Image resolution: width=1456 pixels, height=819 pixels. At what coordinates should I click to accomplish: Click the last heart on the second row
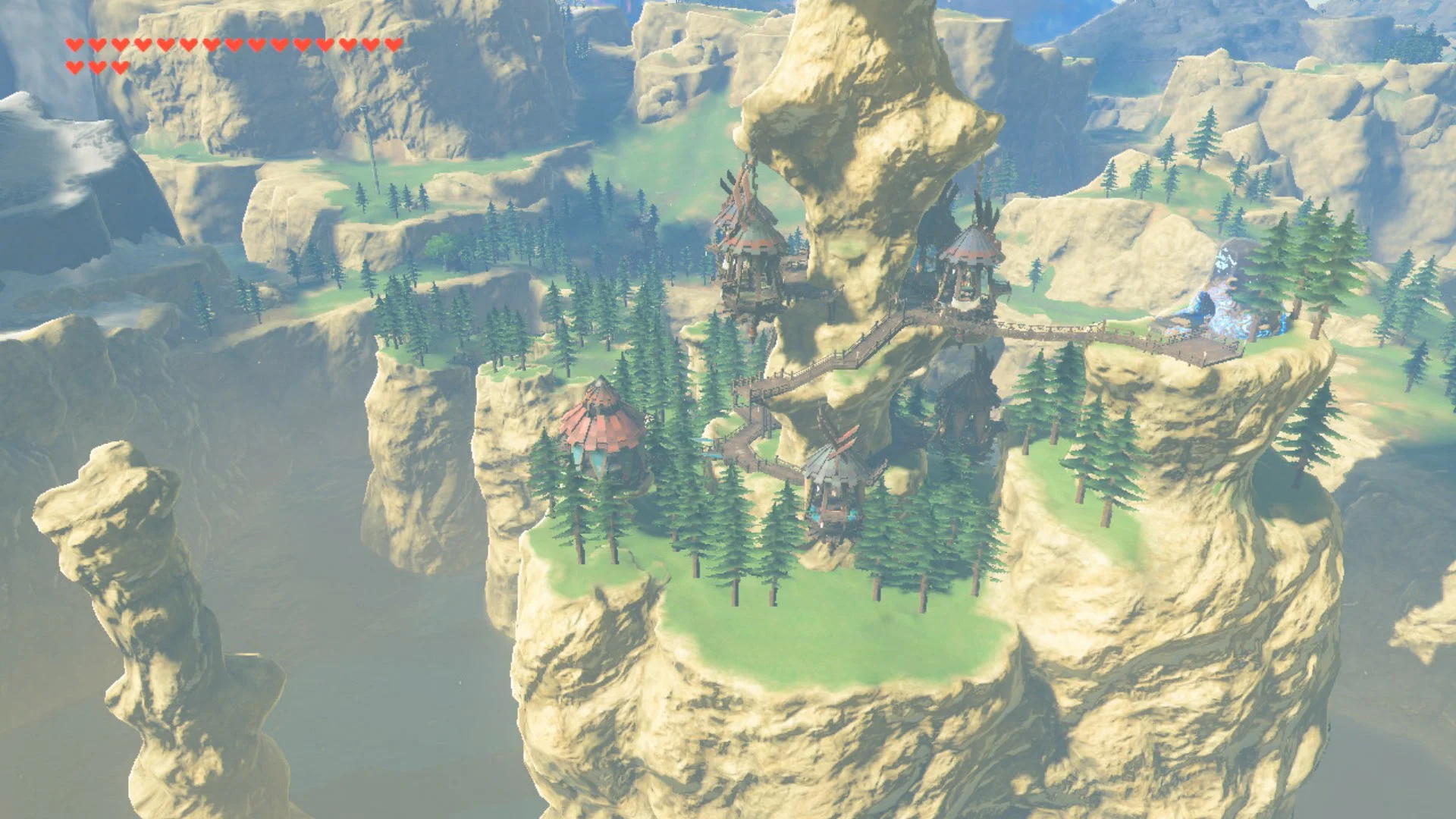tap(120, 67)
